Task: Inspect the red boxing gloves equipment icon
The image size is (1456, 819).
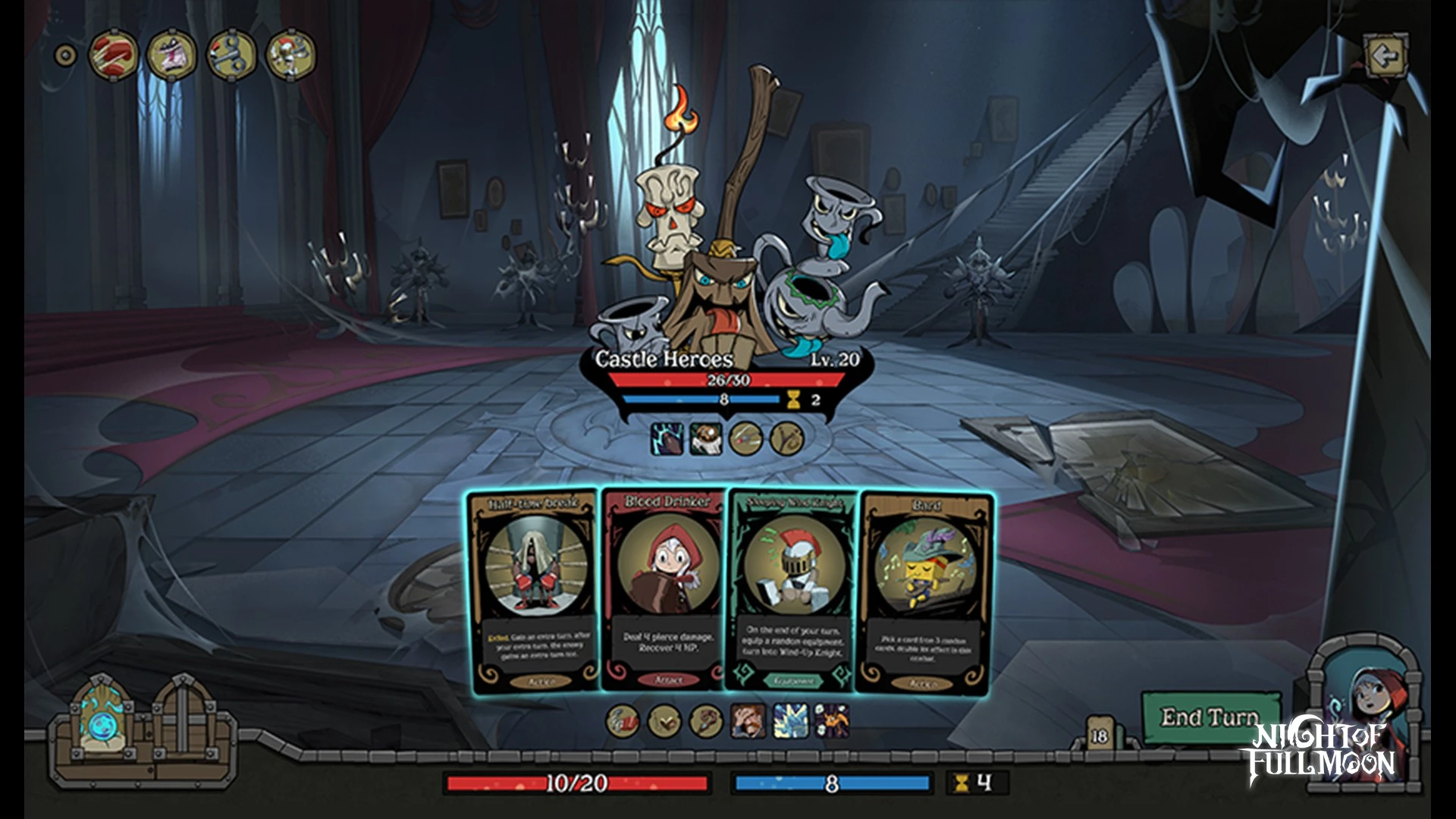Action: [x=113, y=55]
